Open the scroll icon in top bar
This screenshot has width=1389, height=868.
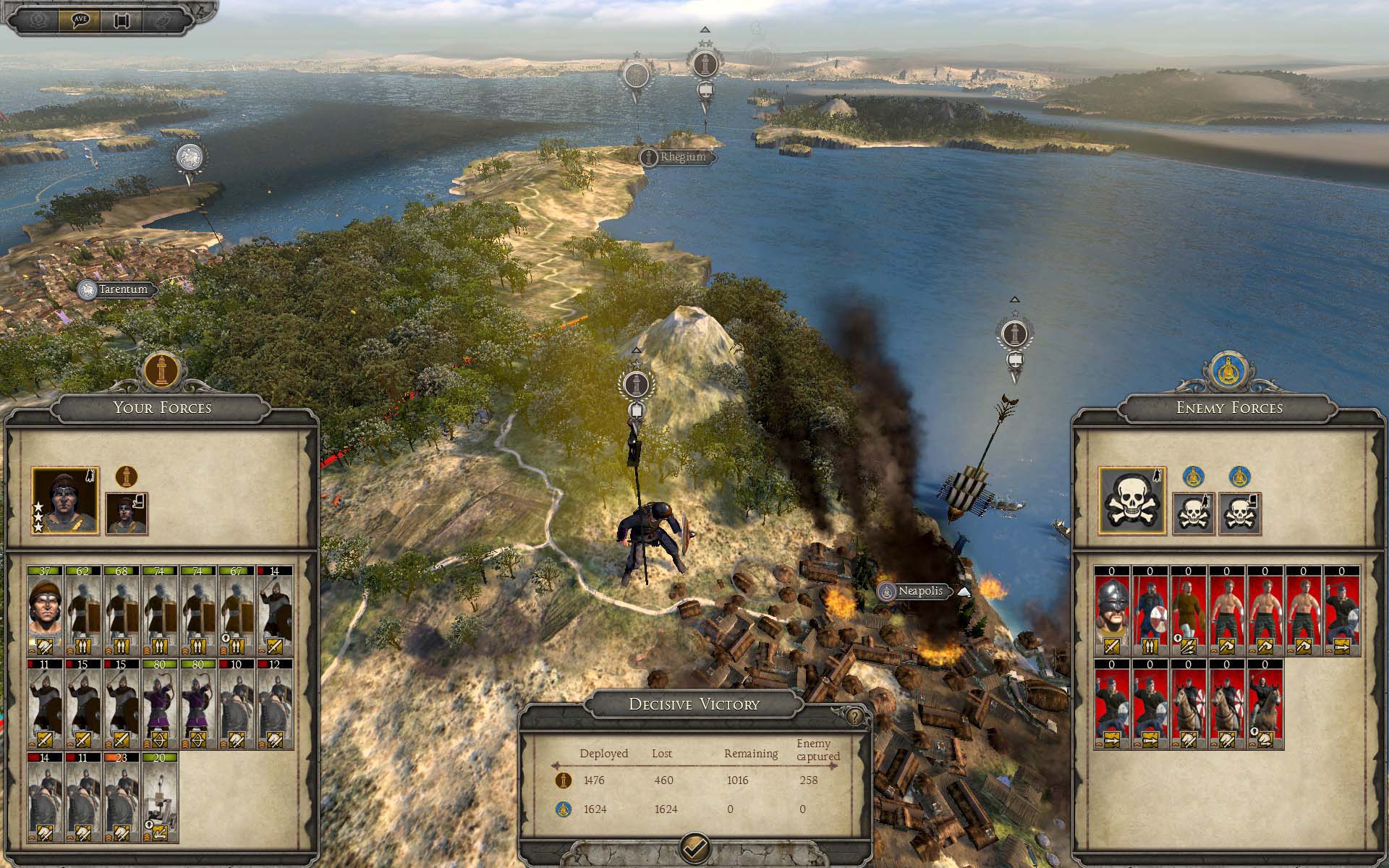(x=121, y=20)
